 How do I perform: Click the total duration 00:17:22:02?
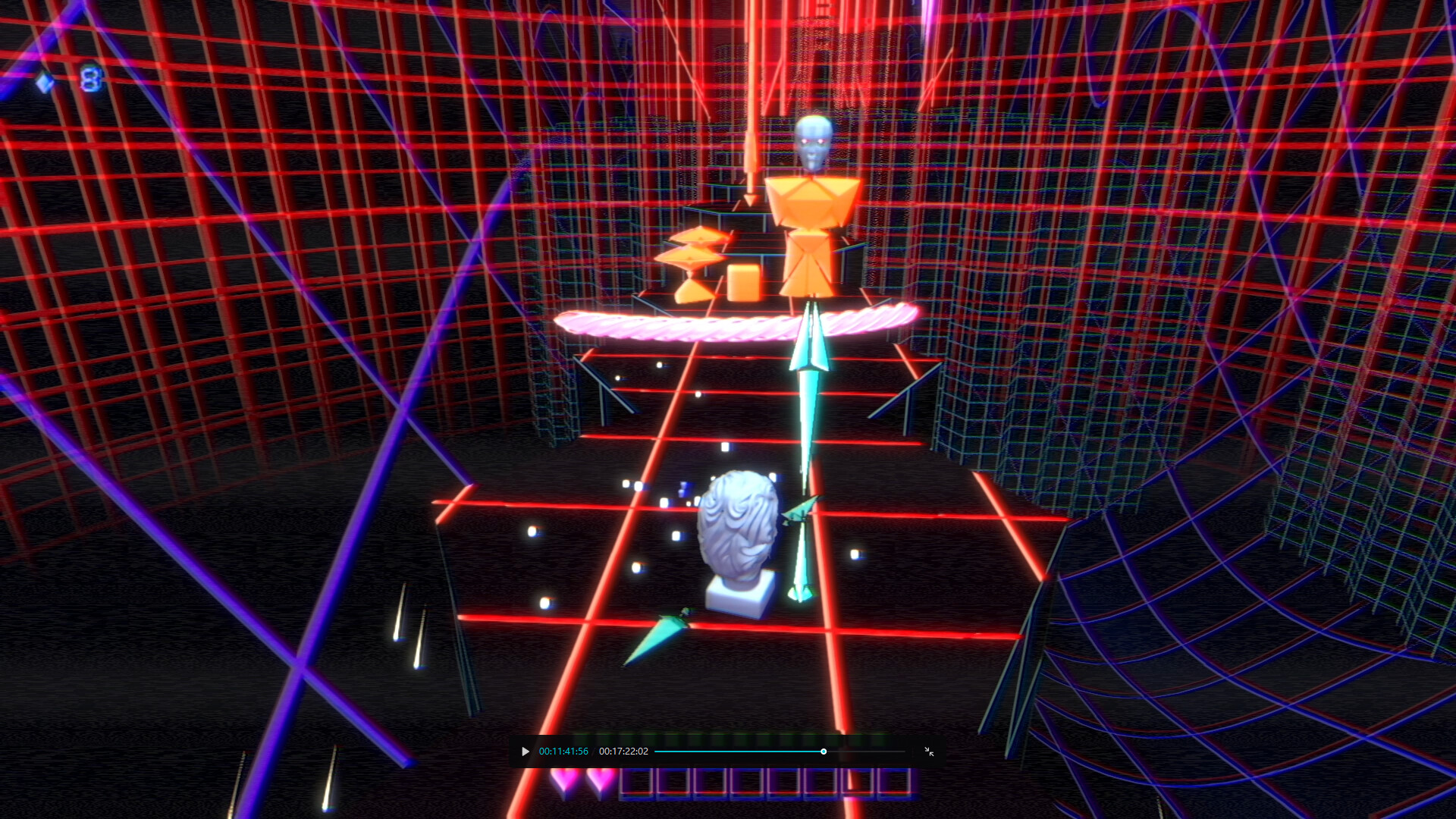(x=623, y=752)
